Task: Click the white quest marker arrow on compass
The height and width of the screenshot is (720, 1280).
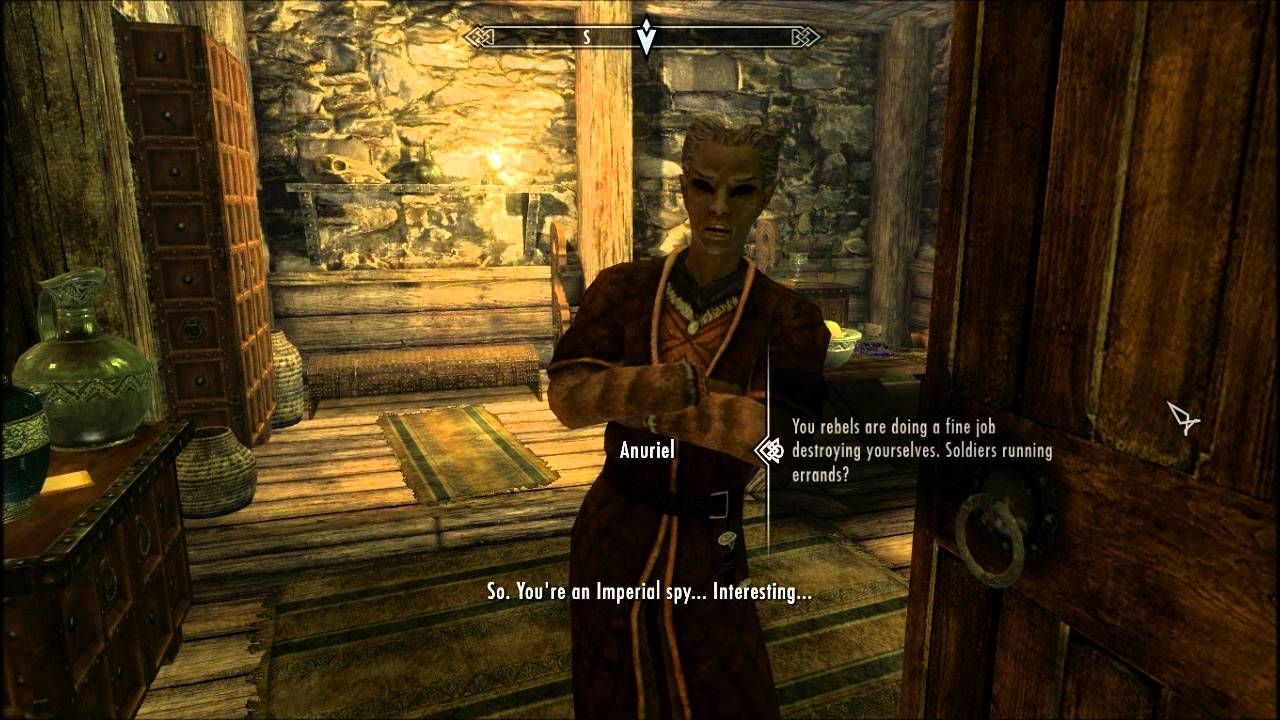Action: click(x=648, y=39)
